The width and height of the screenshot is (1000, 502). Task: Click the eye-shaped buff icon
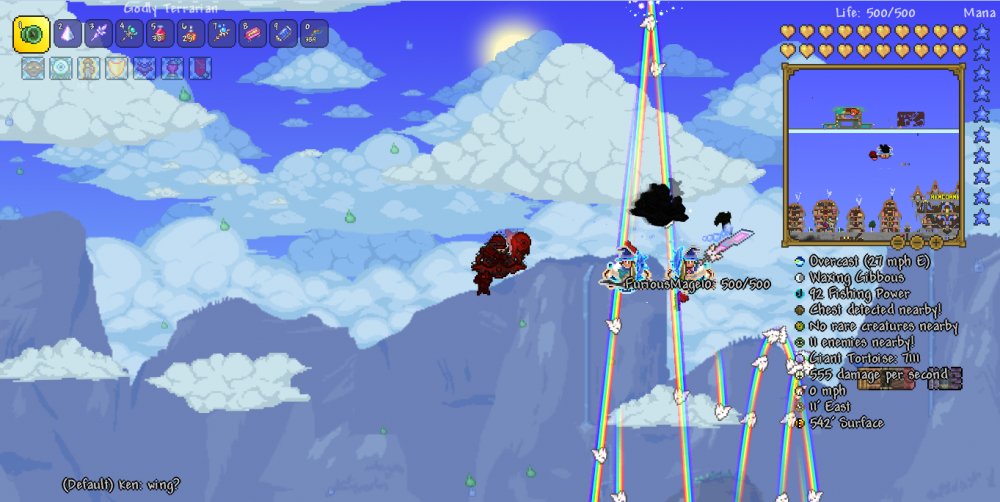point(60,69)
